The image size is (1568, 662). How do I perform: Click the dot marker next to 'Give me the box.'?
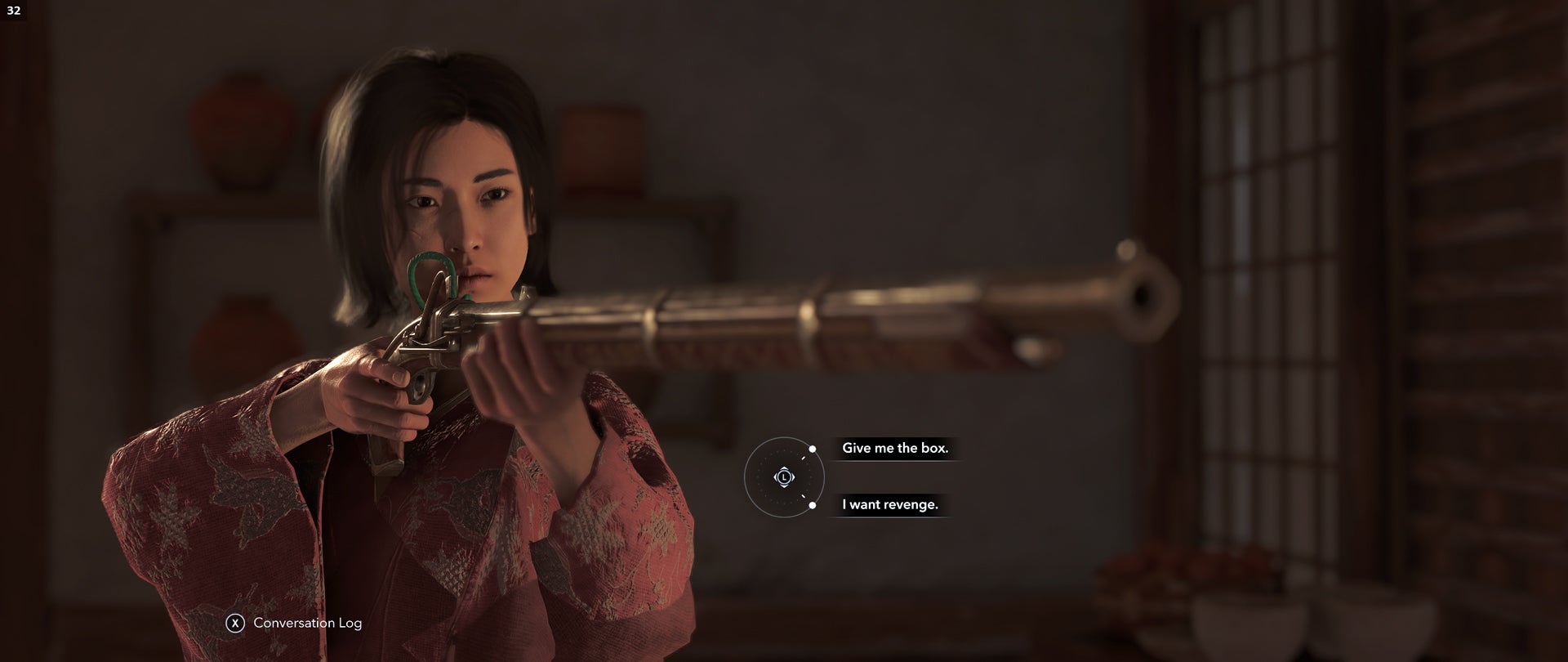click(x=813, y=450)
